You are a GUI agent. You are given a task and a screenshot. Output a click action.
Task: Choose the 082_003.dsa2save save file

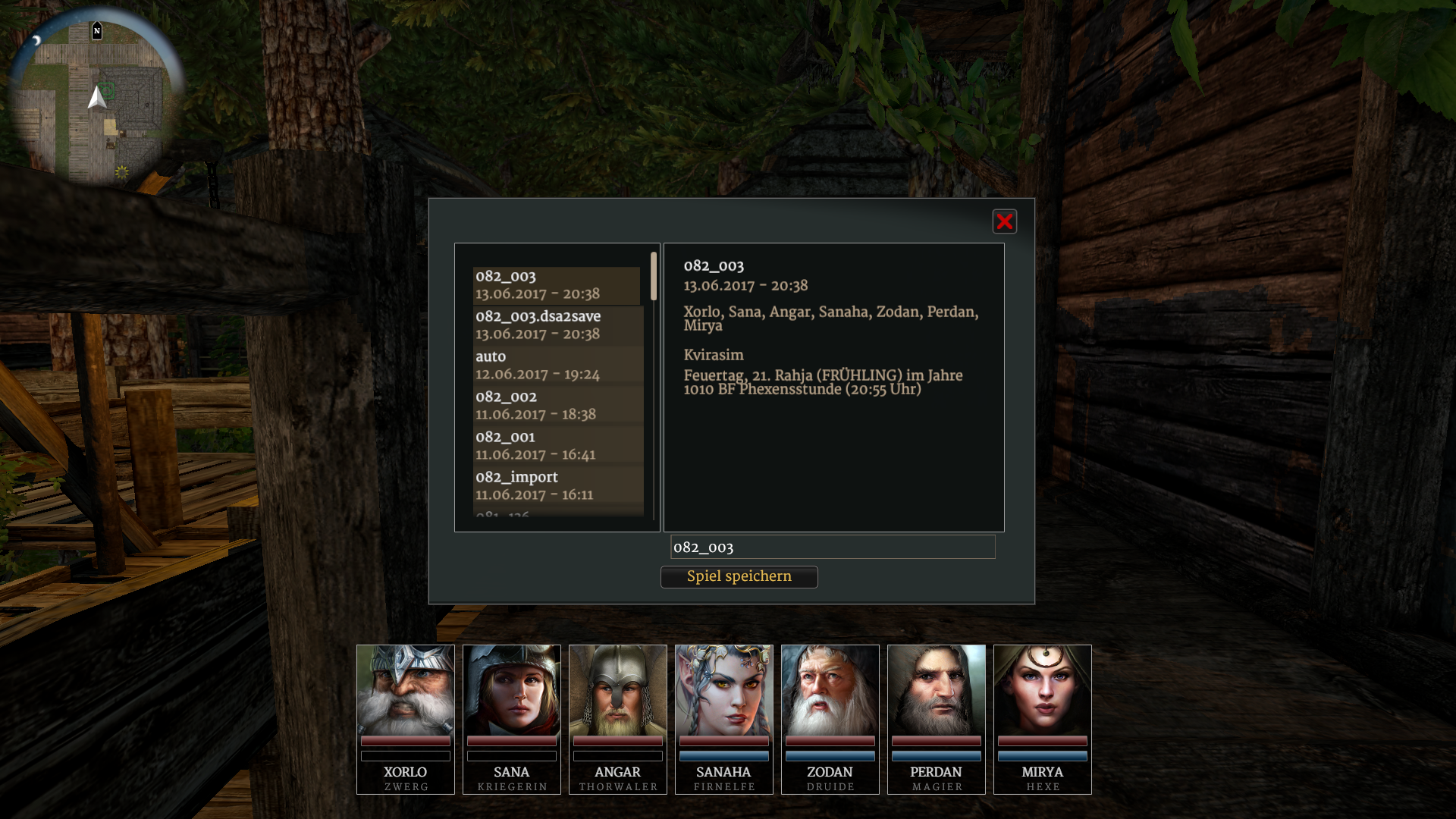pos(557,325)
